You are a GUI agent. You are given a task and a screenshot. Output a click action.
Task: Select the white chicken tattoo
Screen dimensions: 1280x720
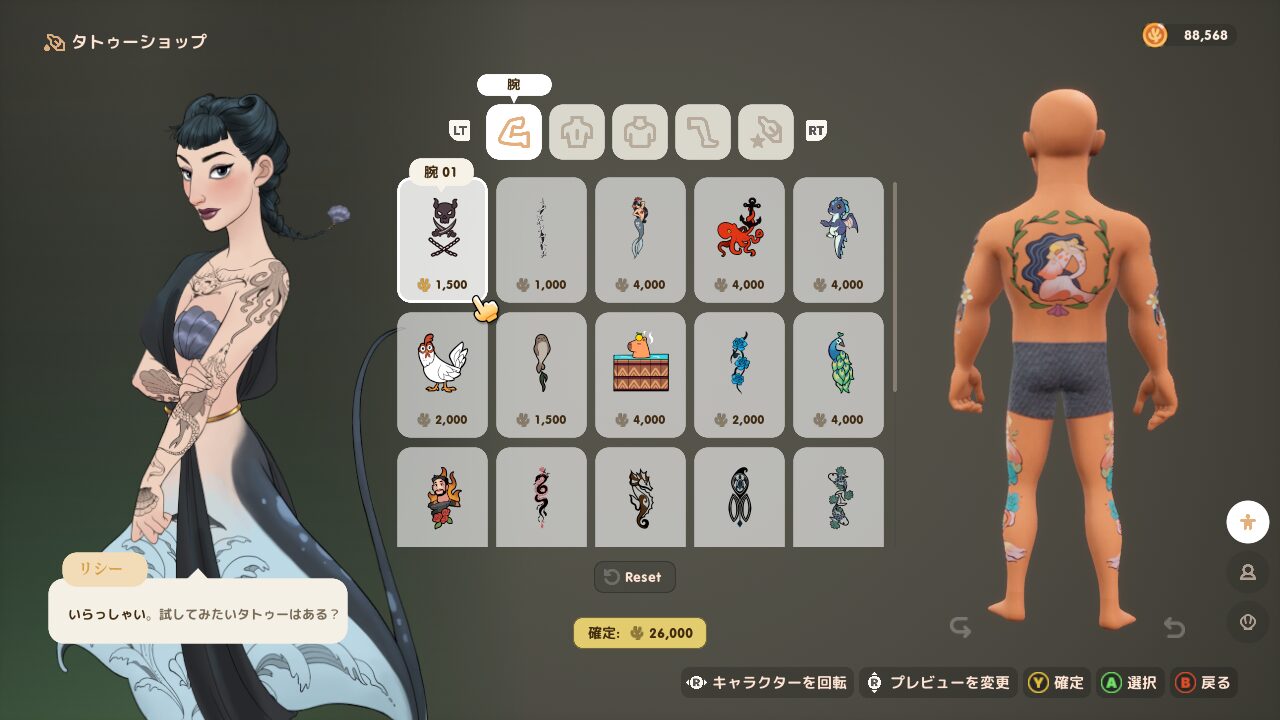(442, 374)
